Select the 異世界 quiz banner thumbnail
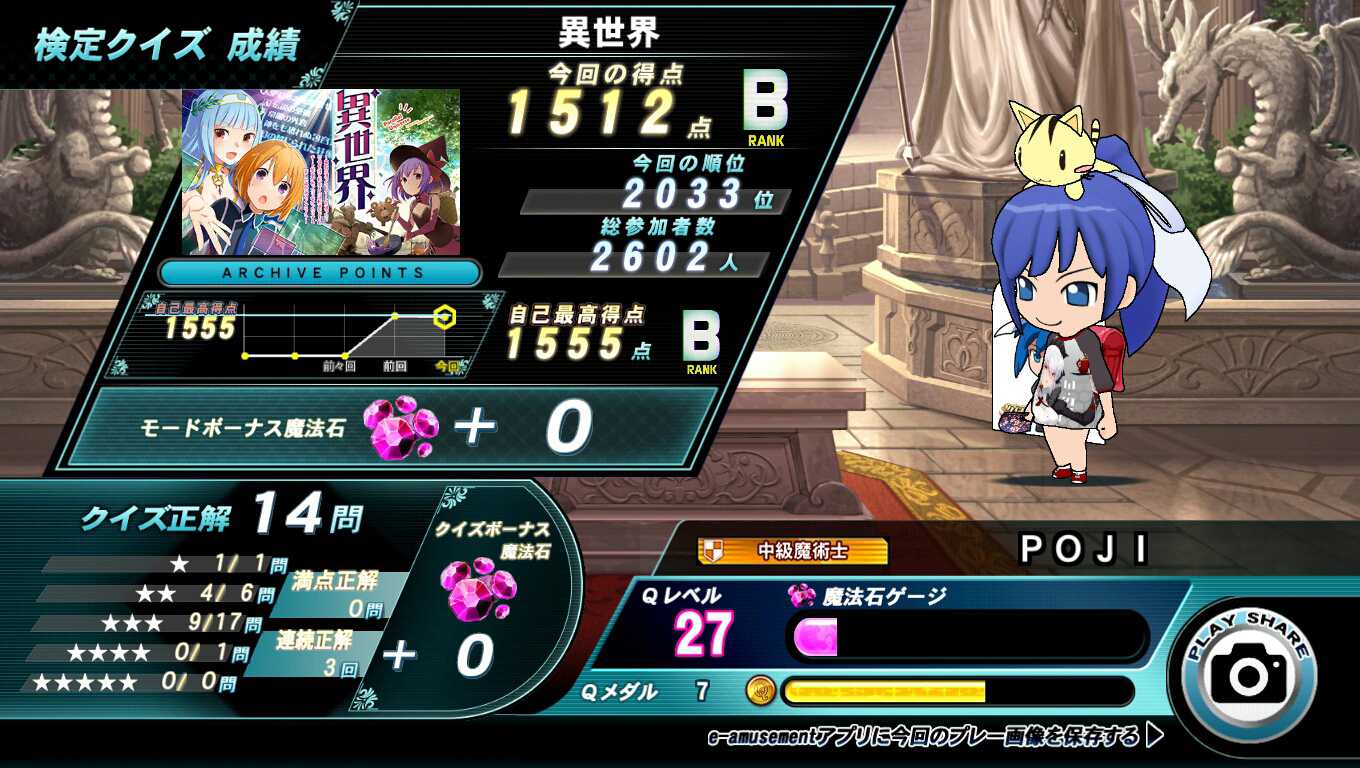 click(321, 172)
